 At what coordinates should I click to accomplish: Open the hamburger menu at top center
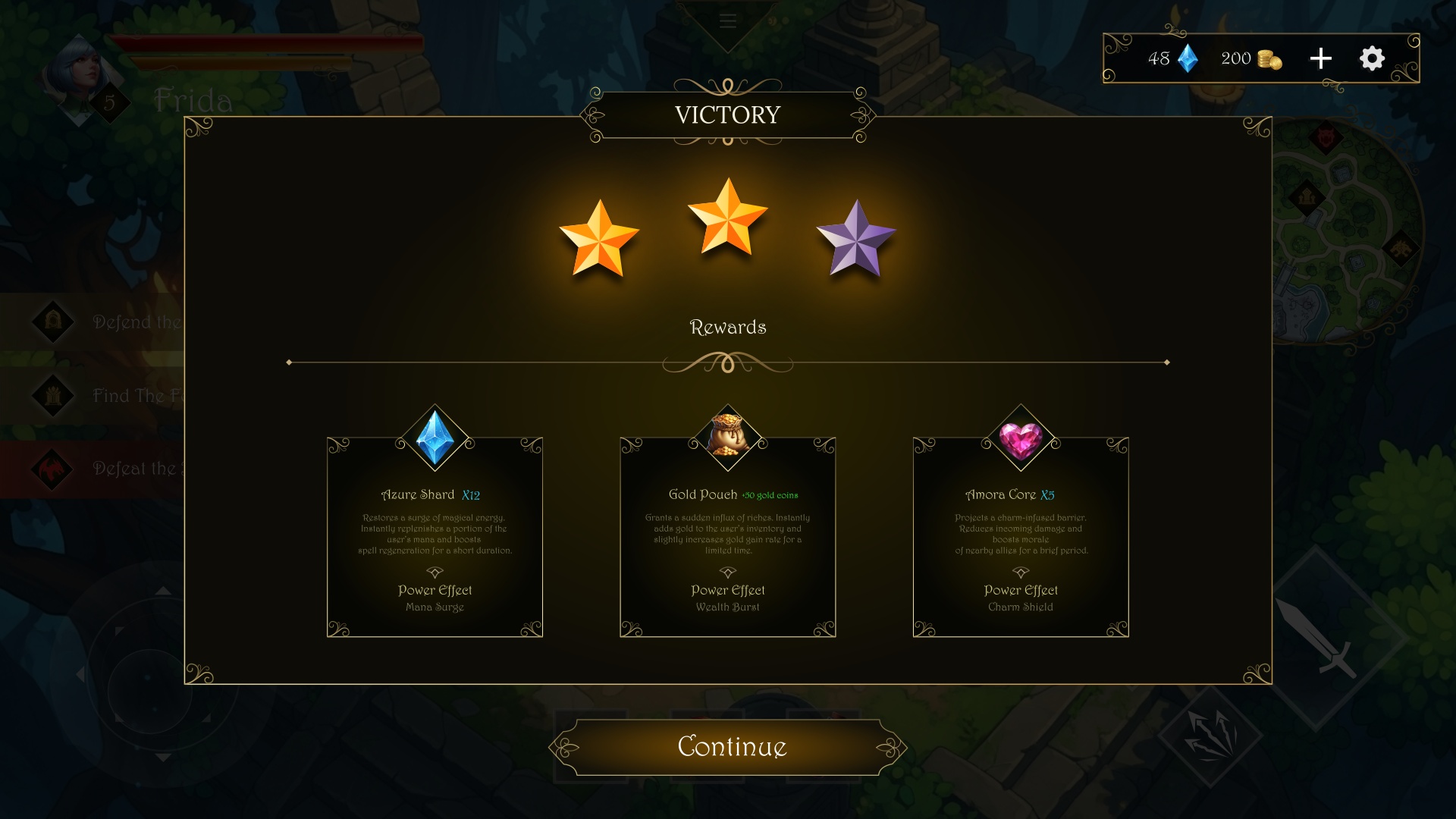coord(727,21)
